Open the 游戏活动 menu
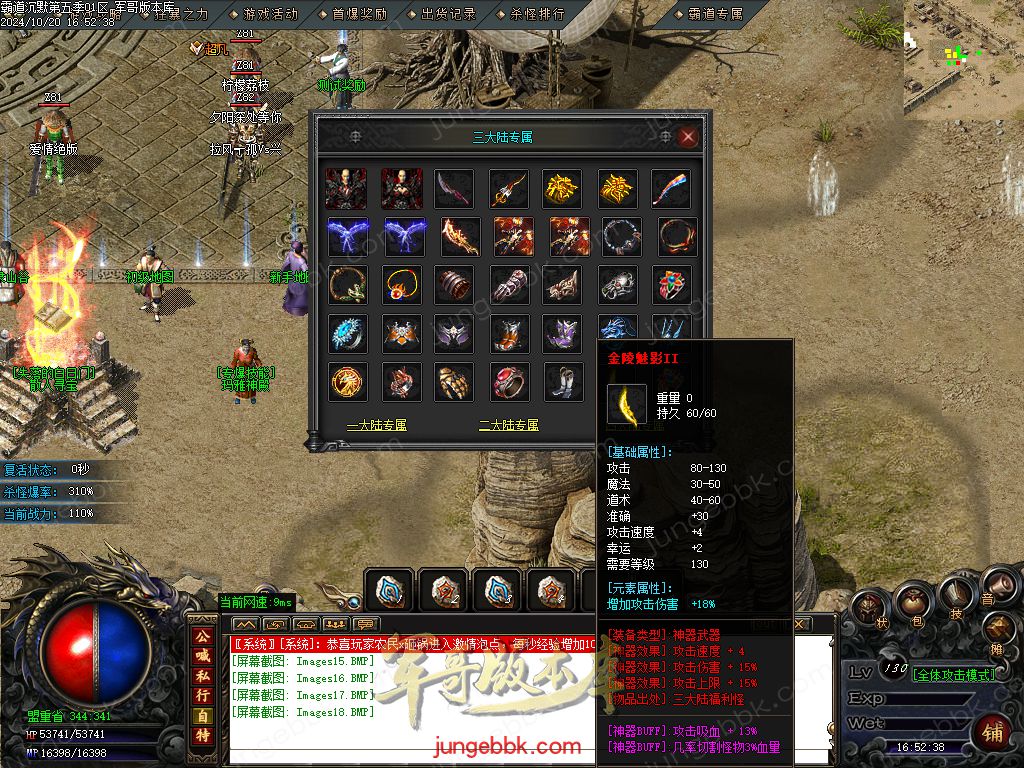This screenshot has height=768, width=1024. [270, 14]
